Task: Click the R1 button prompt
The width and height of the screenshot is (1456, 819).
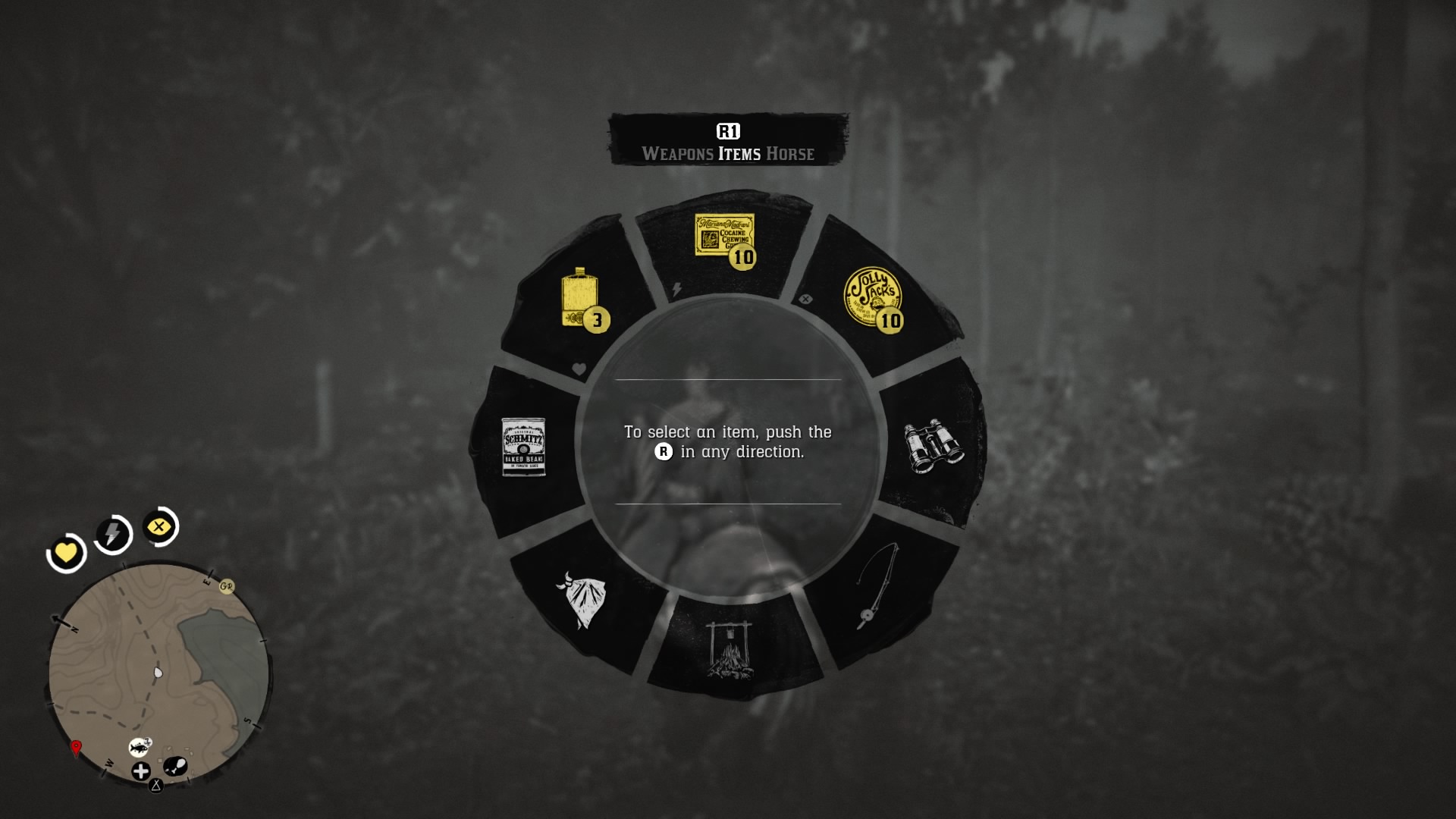Action: pyautogui.click(x=727, y=130)
